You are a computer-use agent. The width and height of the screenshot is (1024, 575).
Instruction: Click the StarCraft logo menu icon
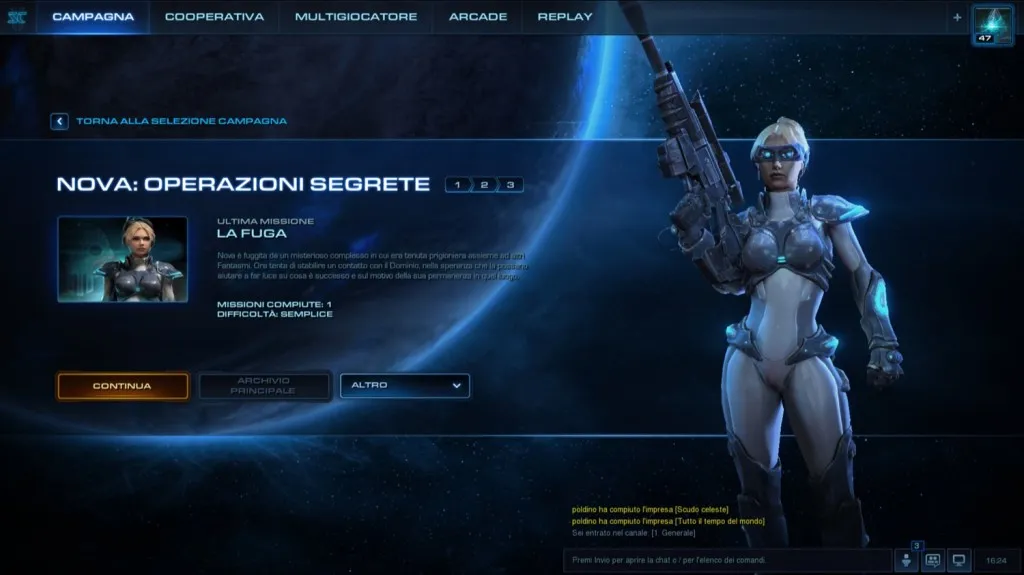(x=16, y=17)
